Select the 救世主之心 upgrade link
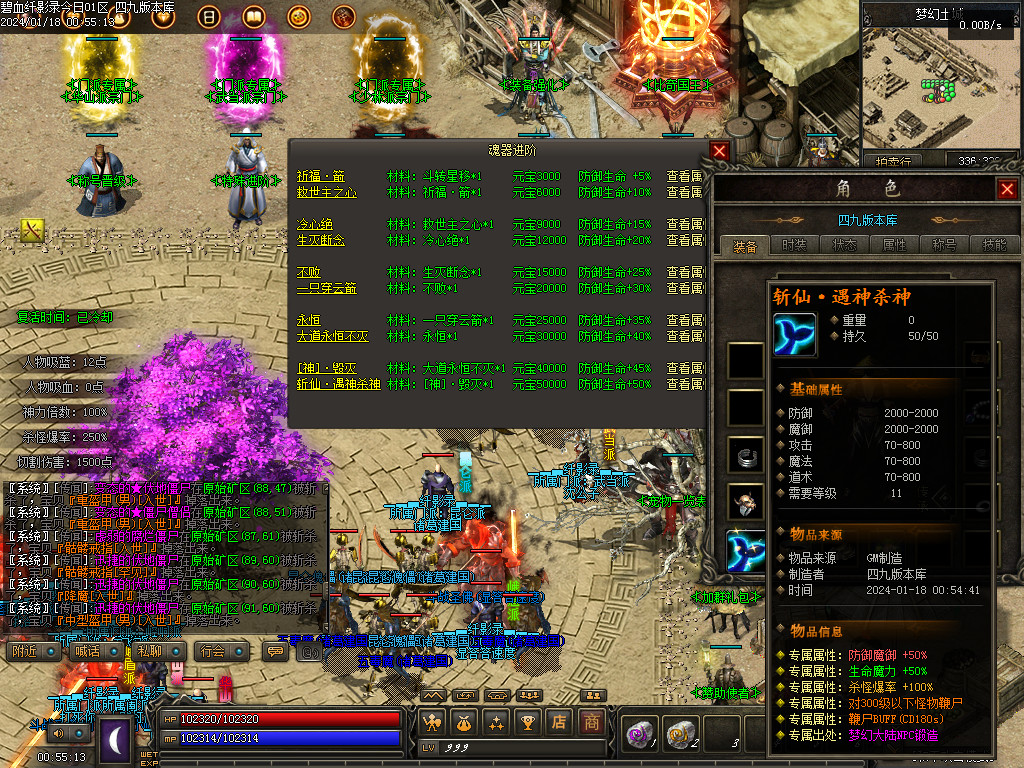Viewport: 1024px width, 768px height. point(326,192)
